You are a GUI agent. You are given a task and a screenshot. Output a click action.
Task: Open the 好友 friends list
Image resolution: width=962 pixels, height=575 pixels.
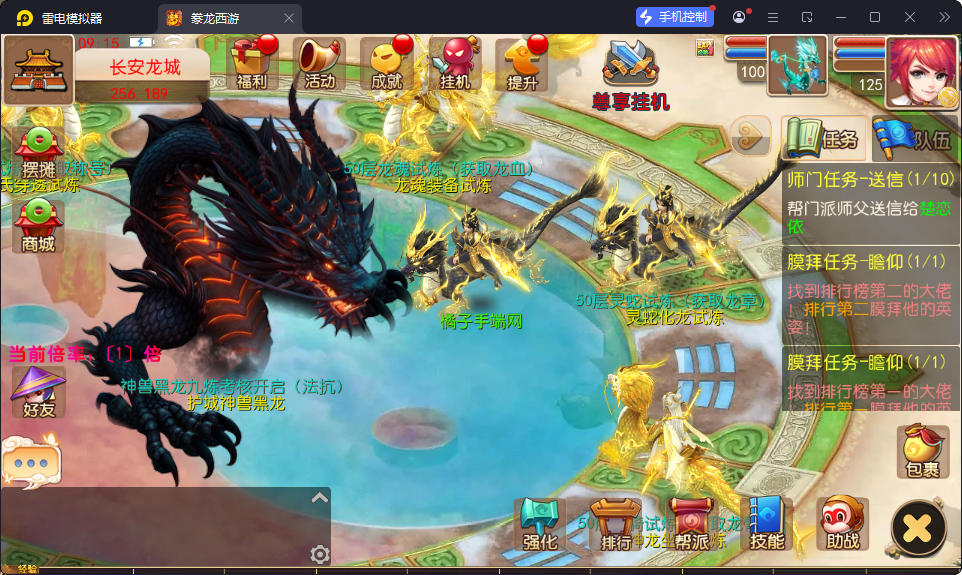coord(38,392)
